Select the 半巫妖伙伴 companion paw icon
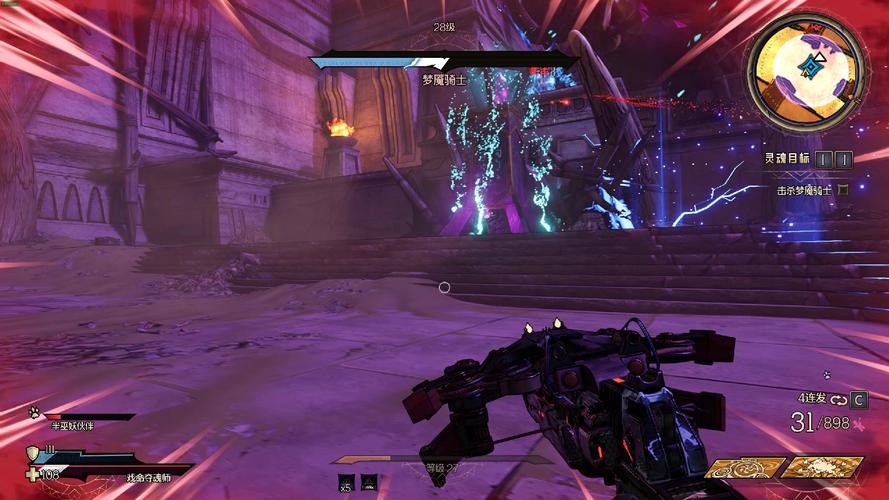 [34, 412]
